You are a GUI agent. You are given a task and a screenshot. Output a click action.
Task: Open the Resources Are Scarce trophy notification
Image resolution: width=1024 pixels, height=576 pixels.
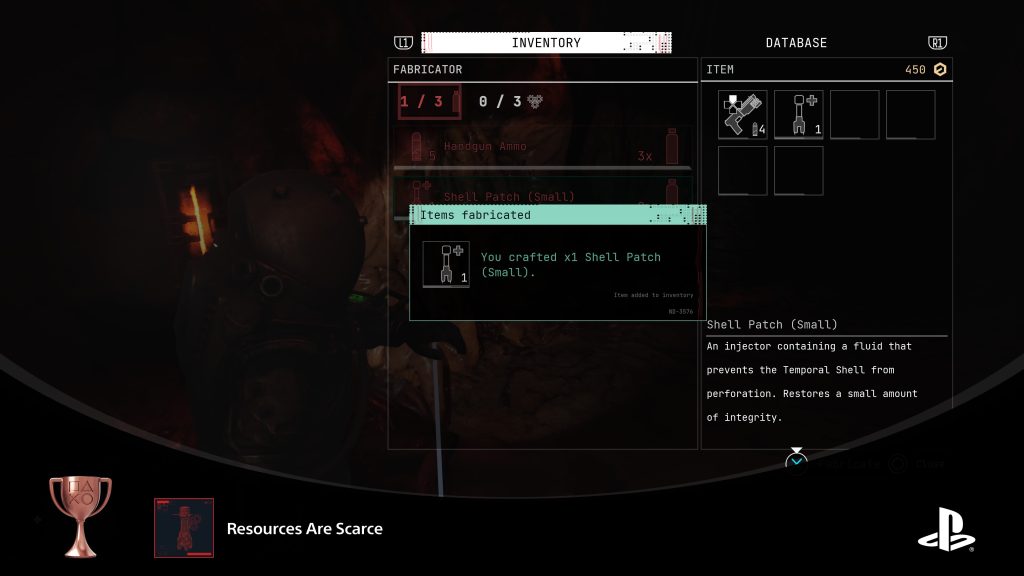coord(304,528)
